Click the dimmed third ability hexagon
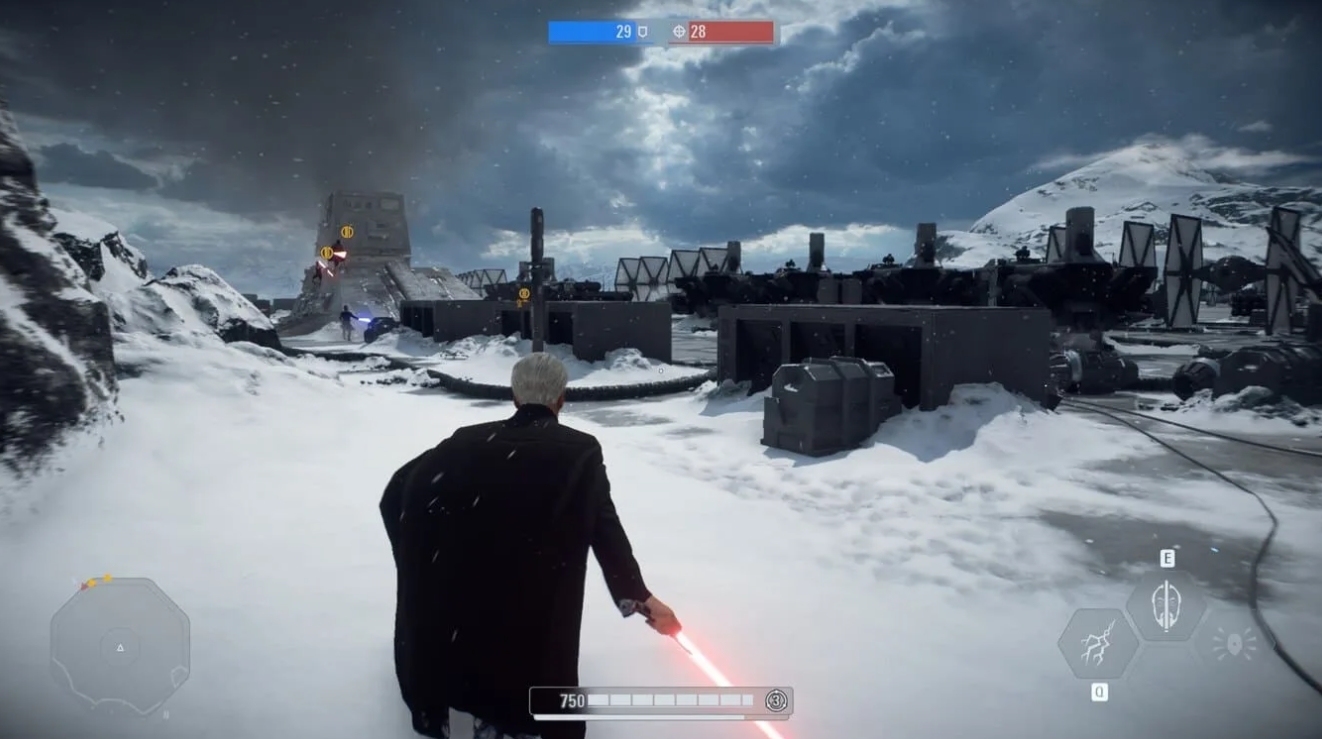1322x739 pixels. click(1235, 642)
